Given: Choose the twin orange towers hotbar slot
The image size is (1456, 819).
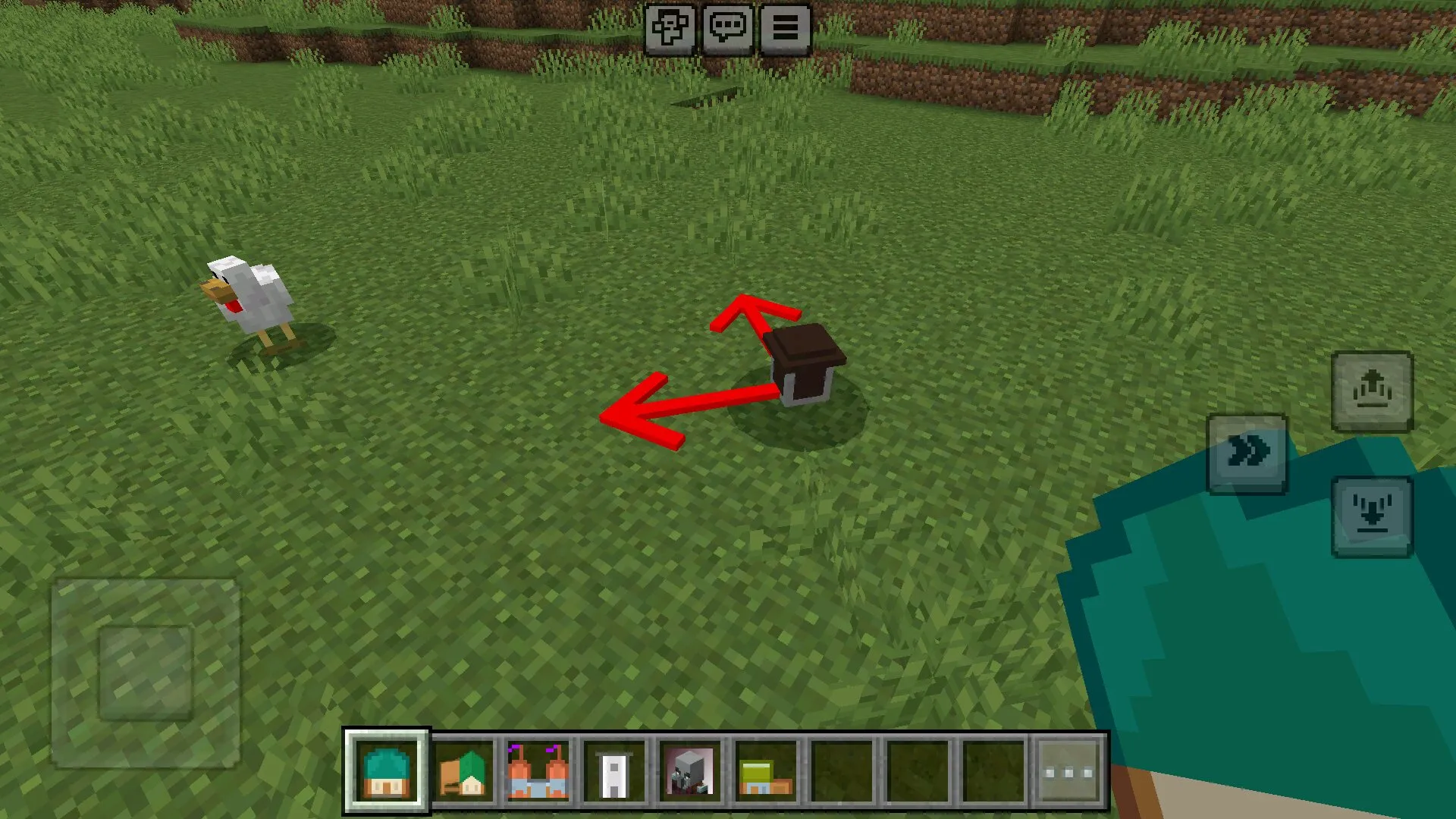Looking at the screenshot, I should tap(538, 772).
